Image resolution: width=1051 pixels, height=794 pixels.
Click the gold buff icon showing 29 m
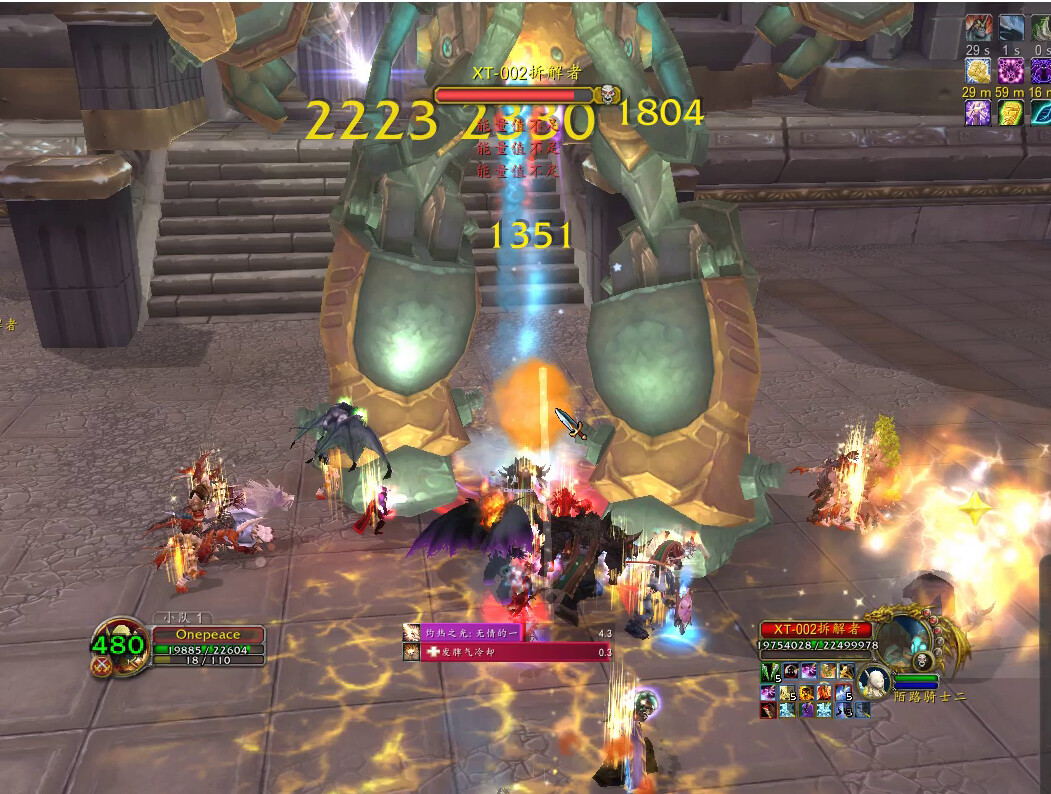pyautogui.click(x=977, y=70)
